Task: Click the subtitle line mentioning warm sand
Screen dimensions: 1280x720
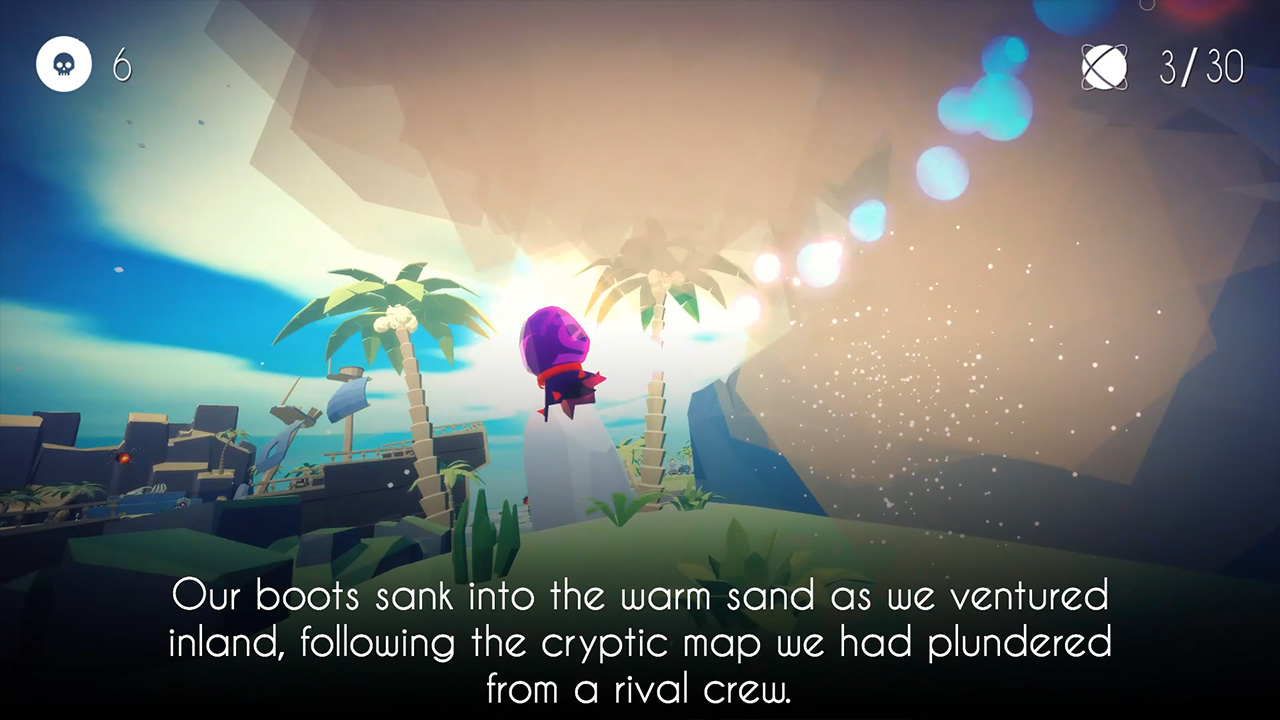Action: coord(640,596)
